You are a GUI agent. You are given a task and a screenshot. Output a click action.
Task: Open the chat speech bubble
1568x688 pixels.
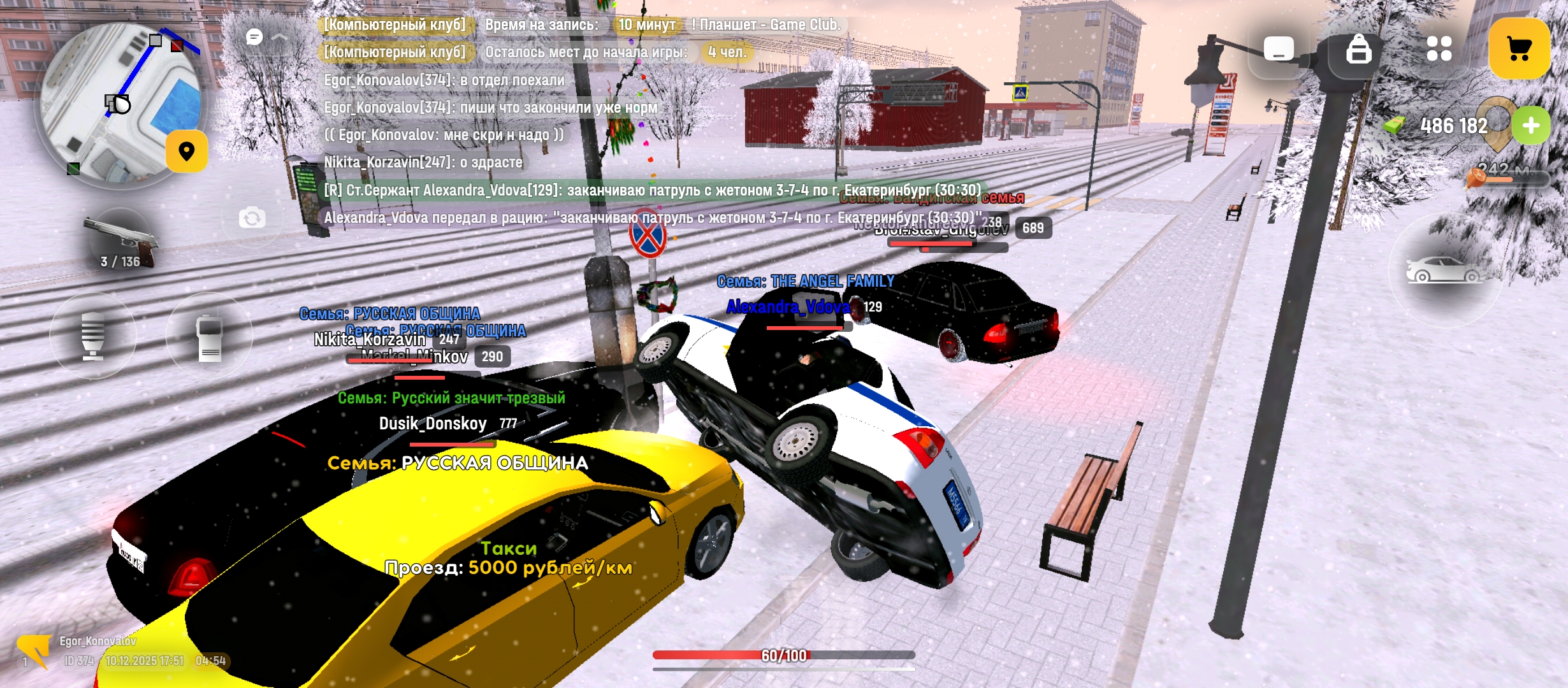[x=254, y=37]
